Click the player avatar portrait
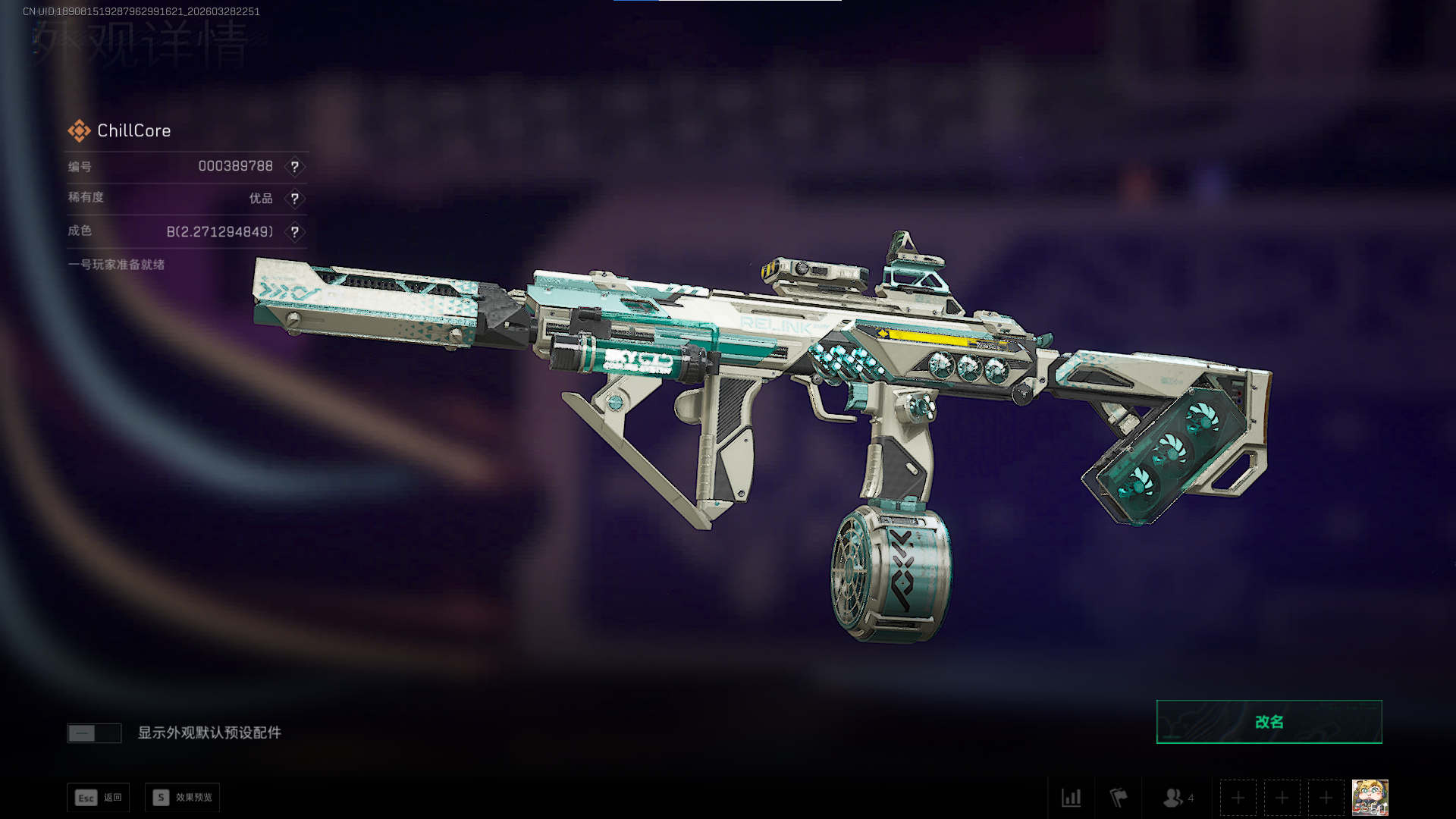This screenshot has height=819, width=1456. coord(1370,798)
